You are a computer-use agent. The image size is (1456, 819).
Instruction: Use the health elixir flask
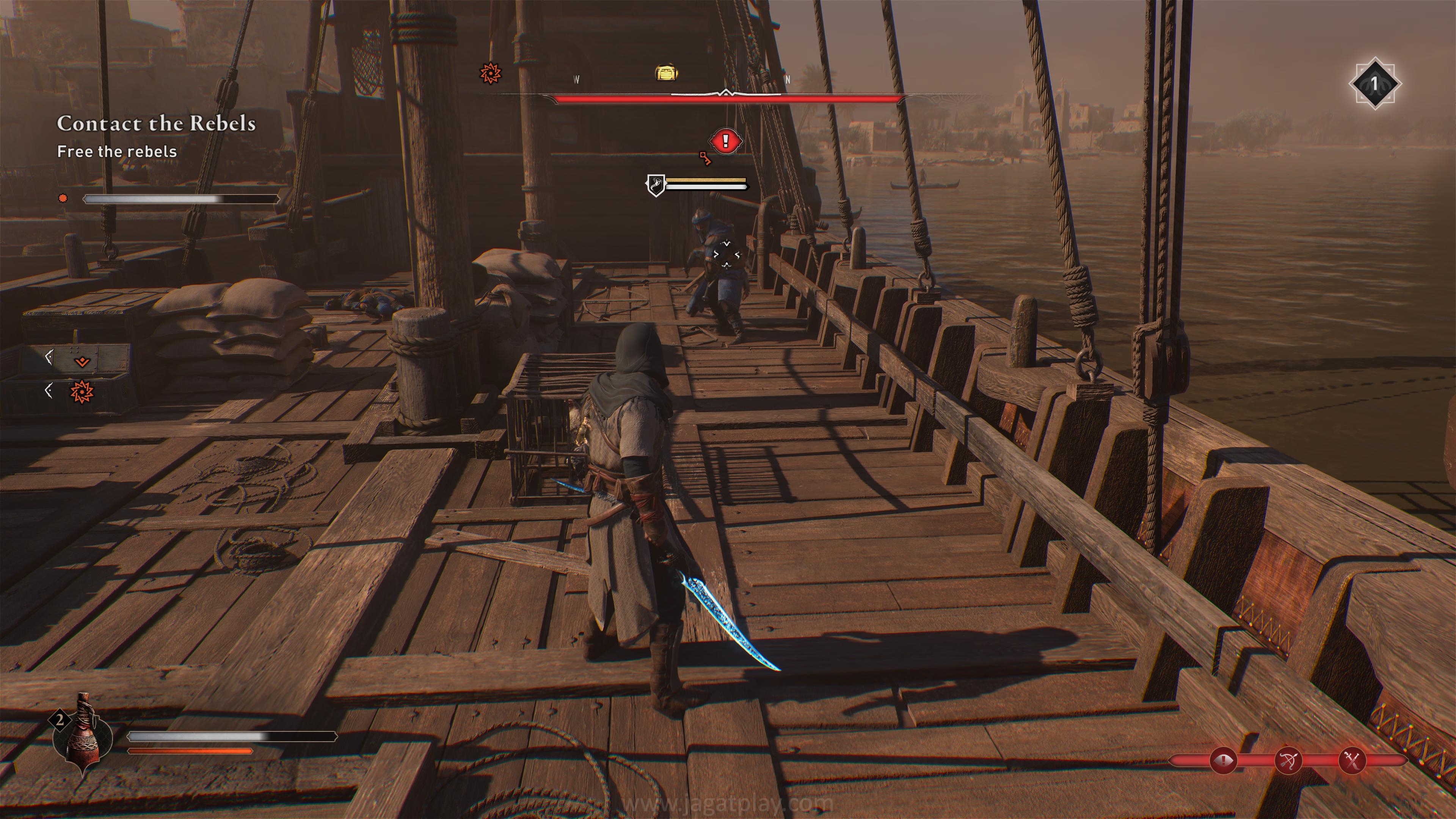83,735
